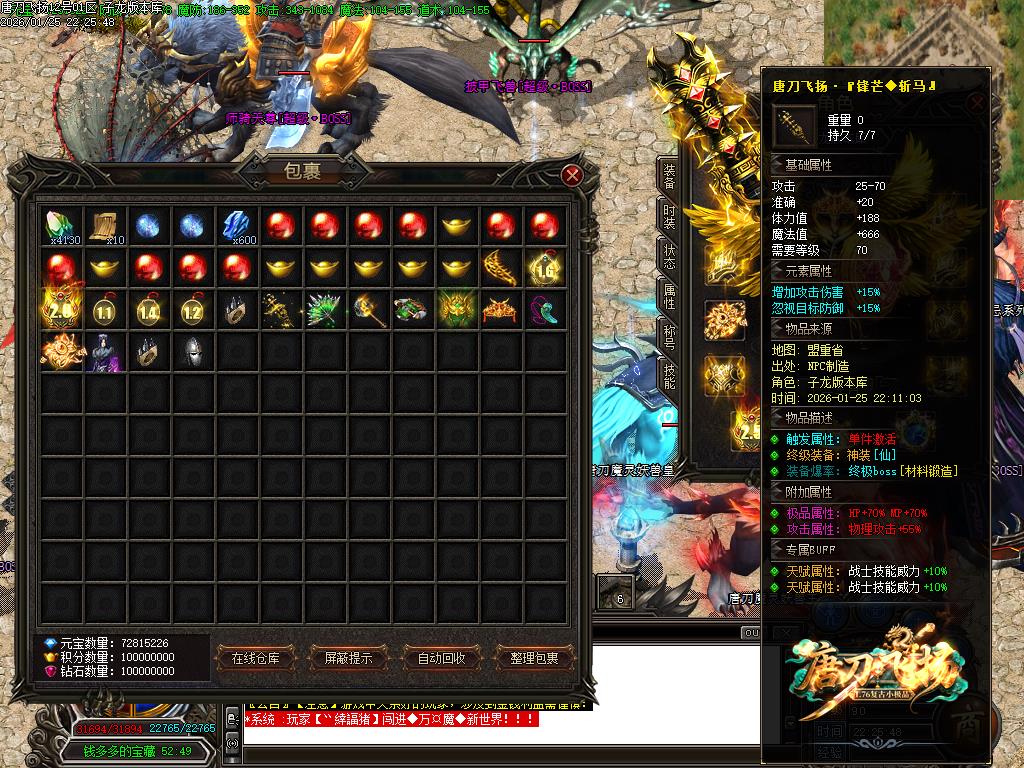
Task: Close the 包裹 inventory window
Action: point(572,175)
